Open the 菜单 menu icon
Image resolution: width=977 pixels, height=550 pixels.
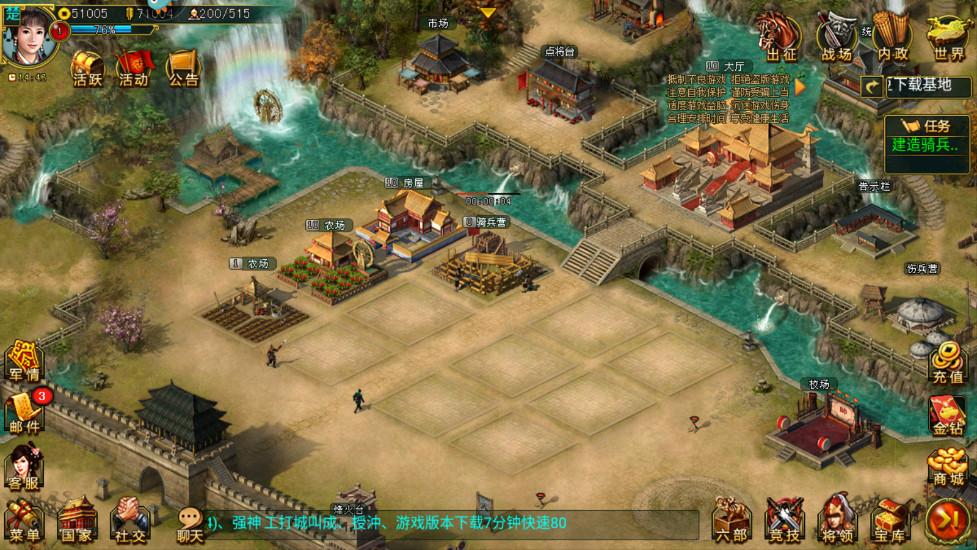click(x=23, y=520)
